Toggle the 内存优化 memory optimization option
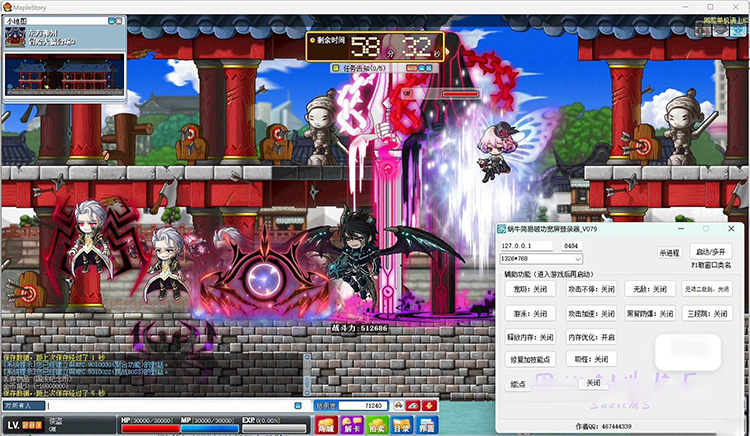The image size is (750, 436). (591, 337)
